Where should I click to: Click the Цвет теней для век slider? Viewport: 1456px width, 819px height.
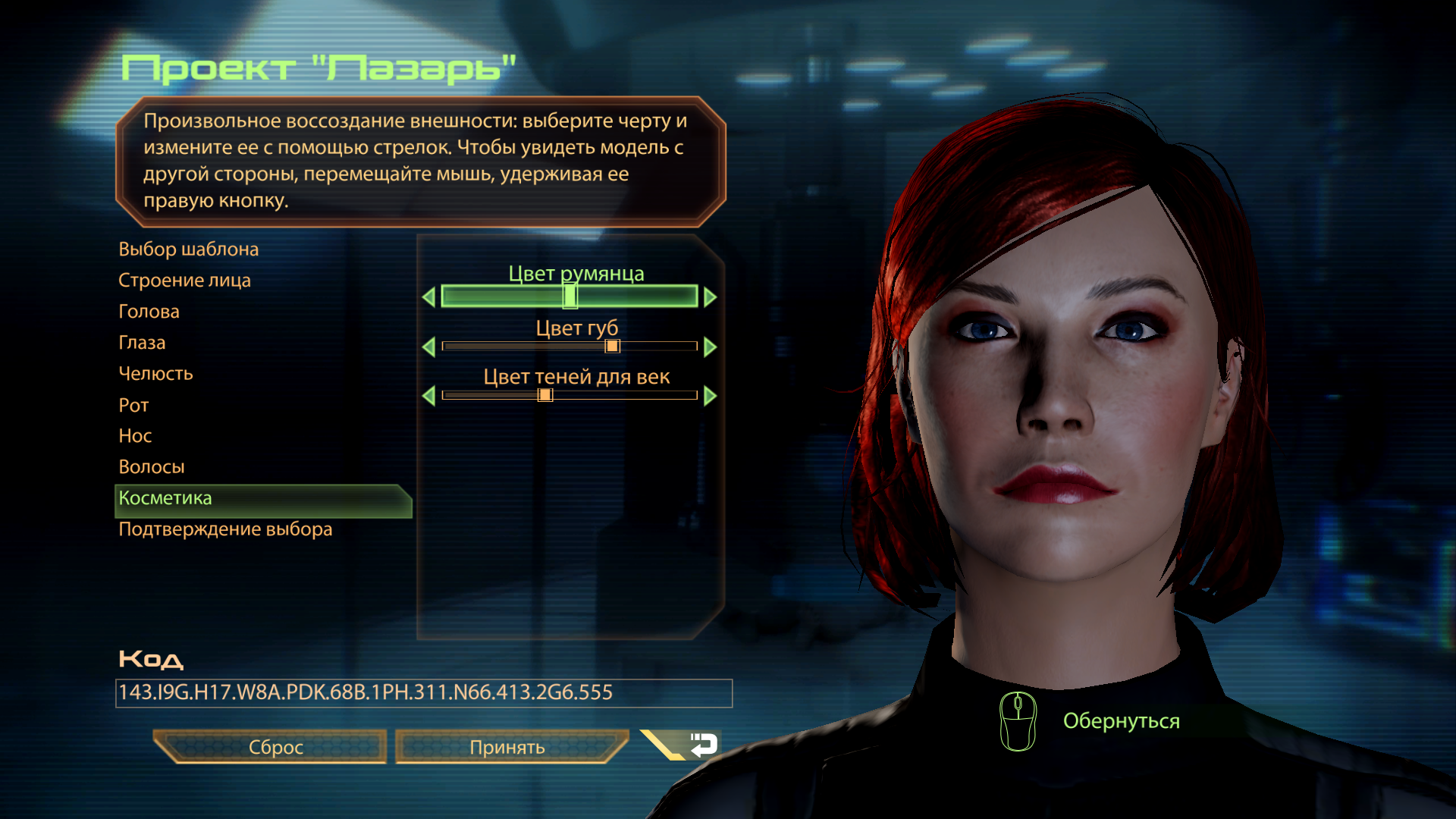click(x=569, y=395)
